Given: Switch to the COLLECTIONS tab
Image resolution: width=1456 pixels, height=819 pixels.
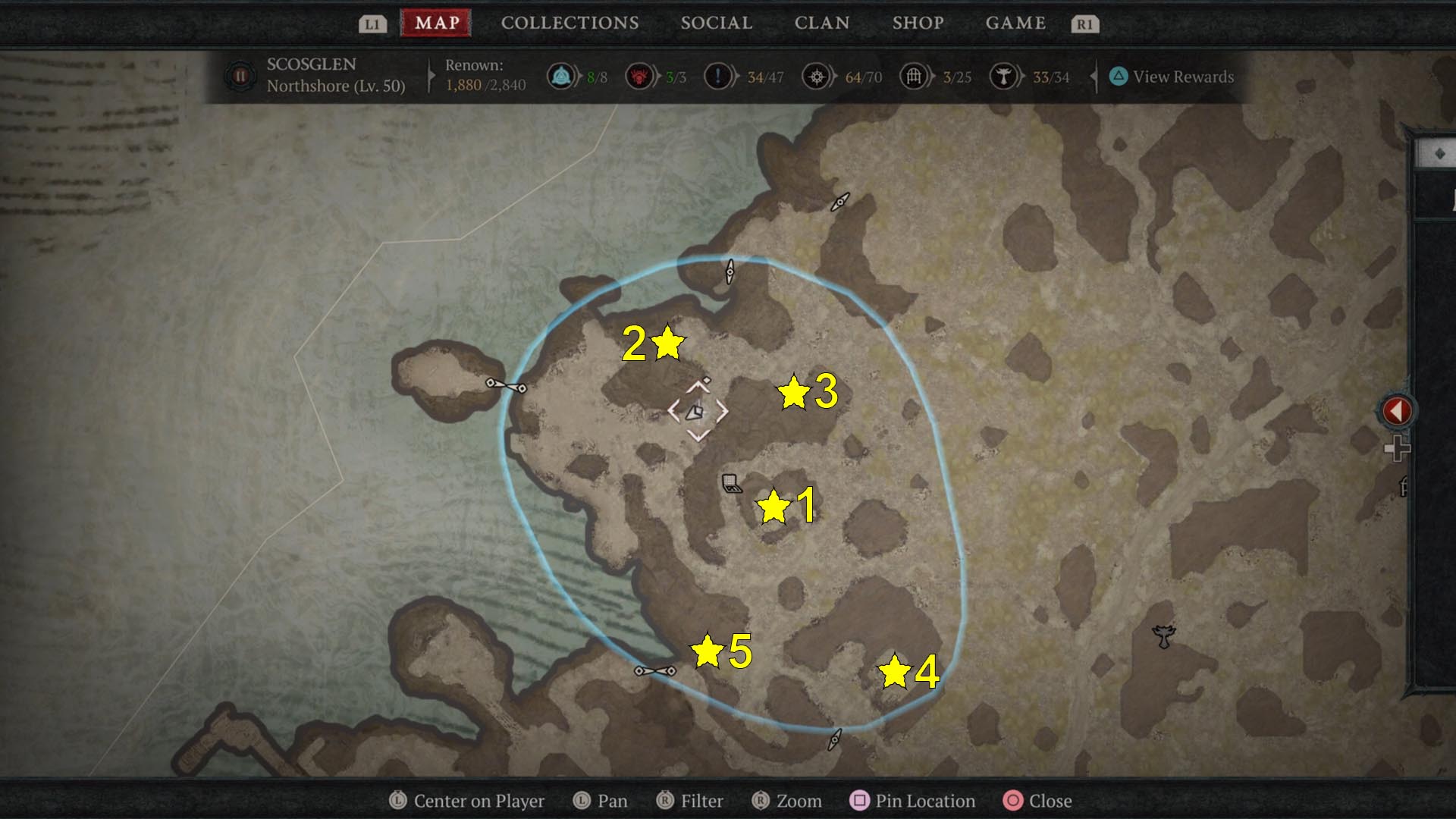Looking at the screenshot, I should (x=570, y=23).
